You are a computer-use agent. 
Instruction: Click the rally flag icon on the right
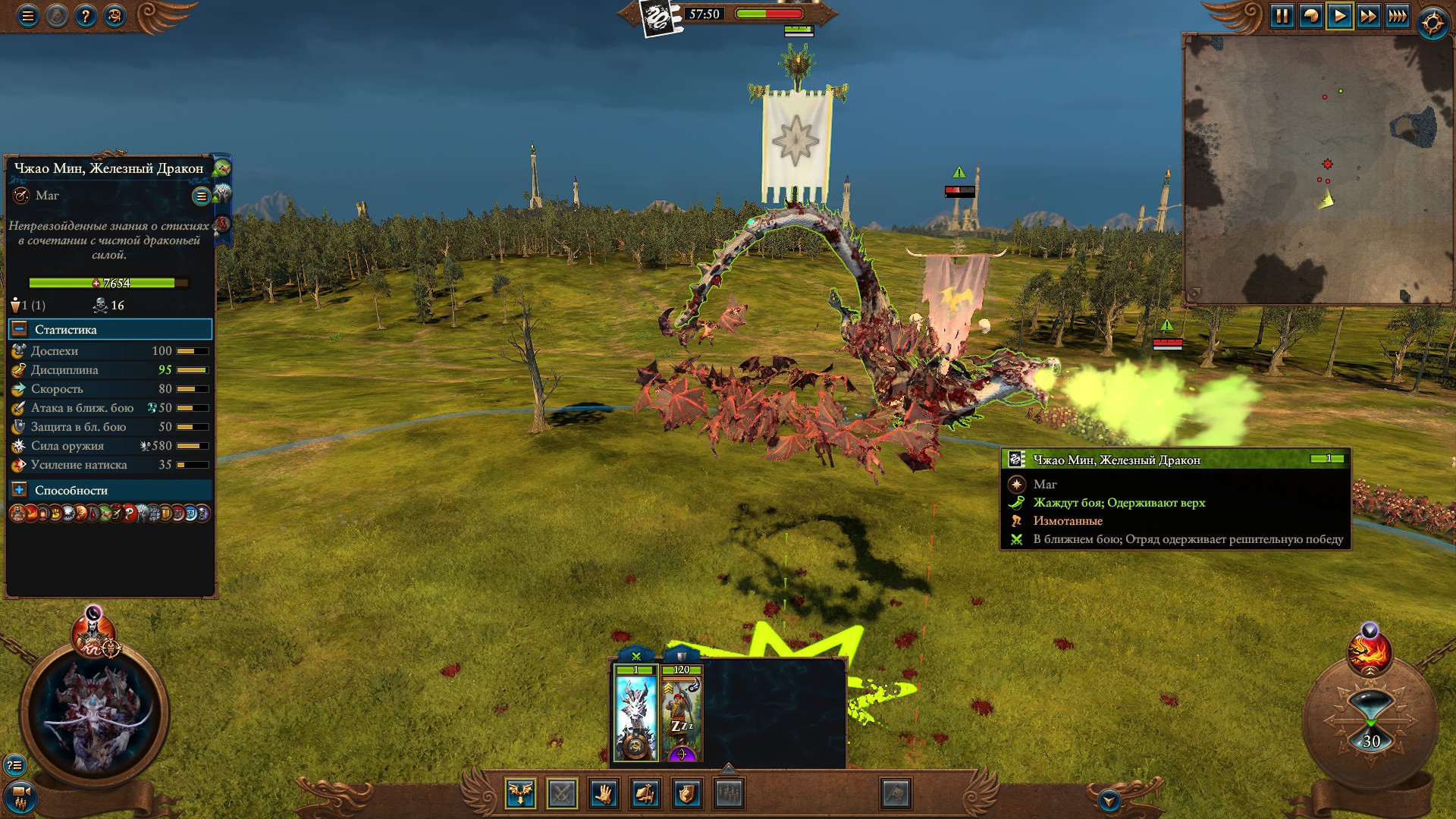tap(896, 793)
